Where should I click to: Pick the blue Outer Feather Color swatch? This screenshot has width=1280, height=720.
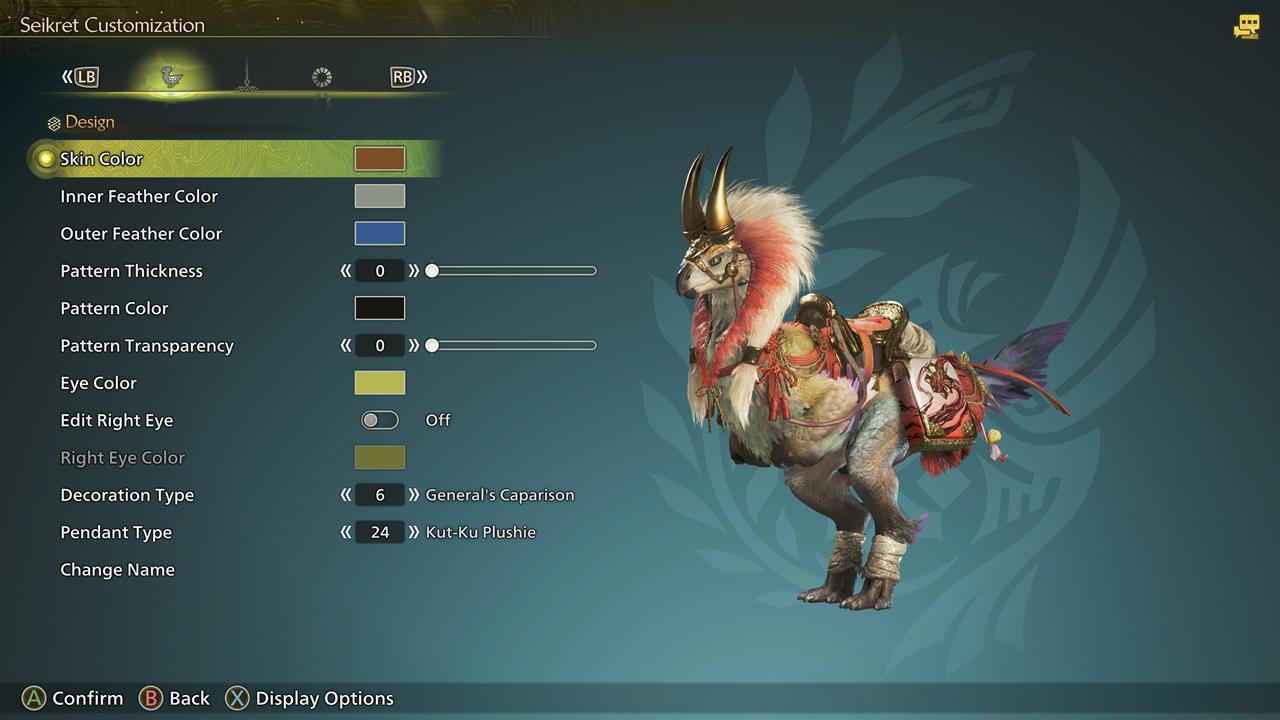(380, 233)
